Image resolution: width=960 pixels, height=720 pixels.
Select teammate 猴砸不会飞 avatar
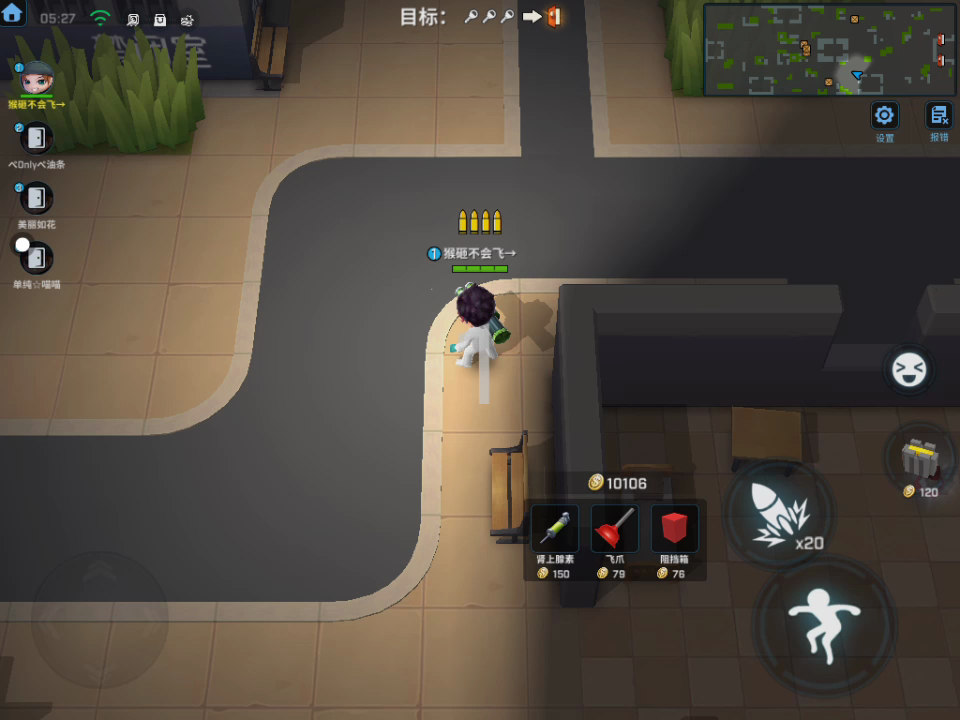click(37, 79)
